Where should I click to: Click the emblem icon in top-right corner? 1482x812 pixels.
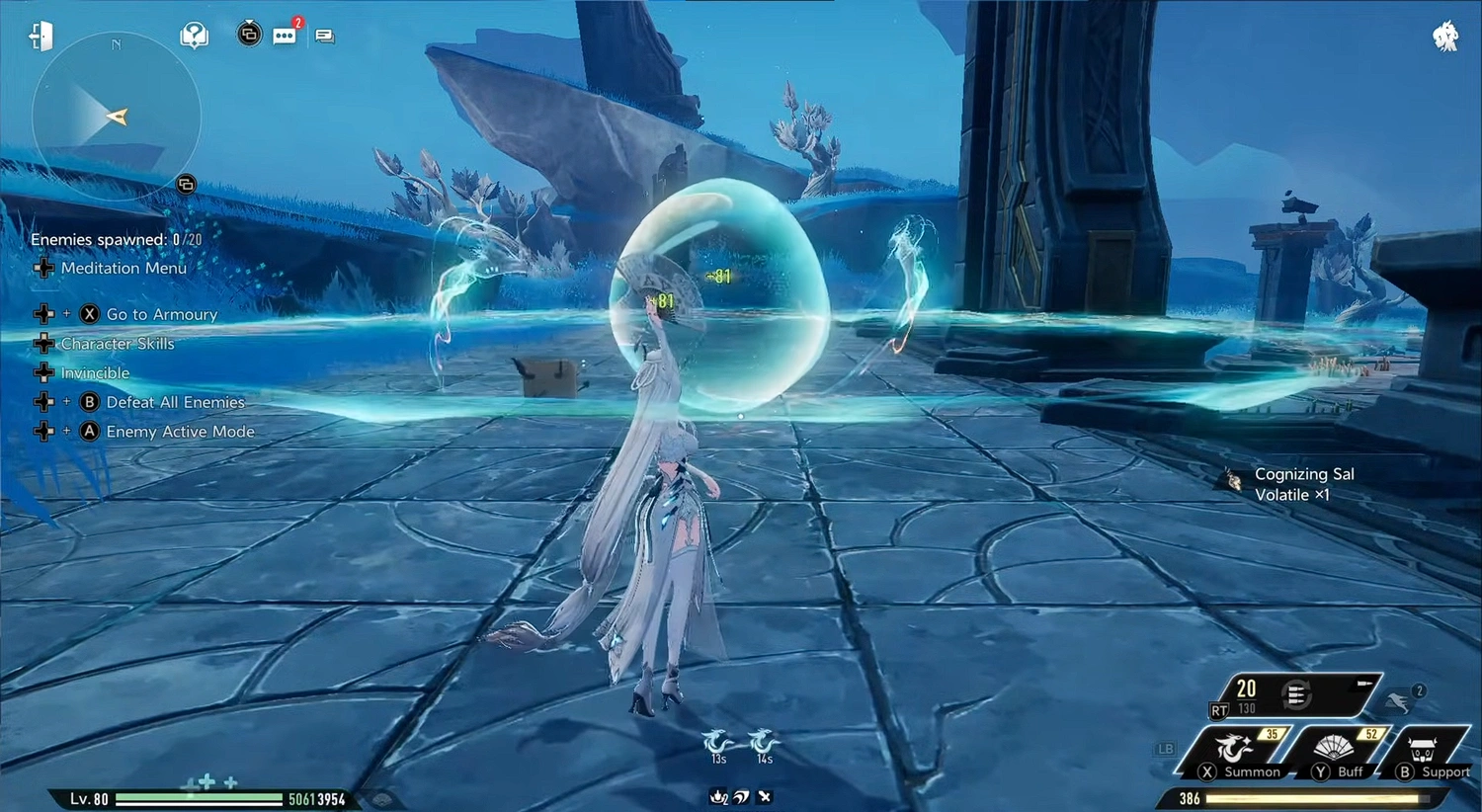(1444, 38)
